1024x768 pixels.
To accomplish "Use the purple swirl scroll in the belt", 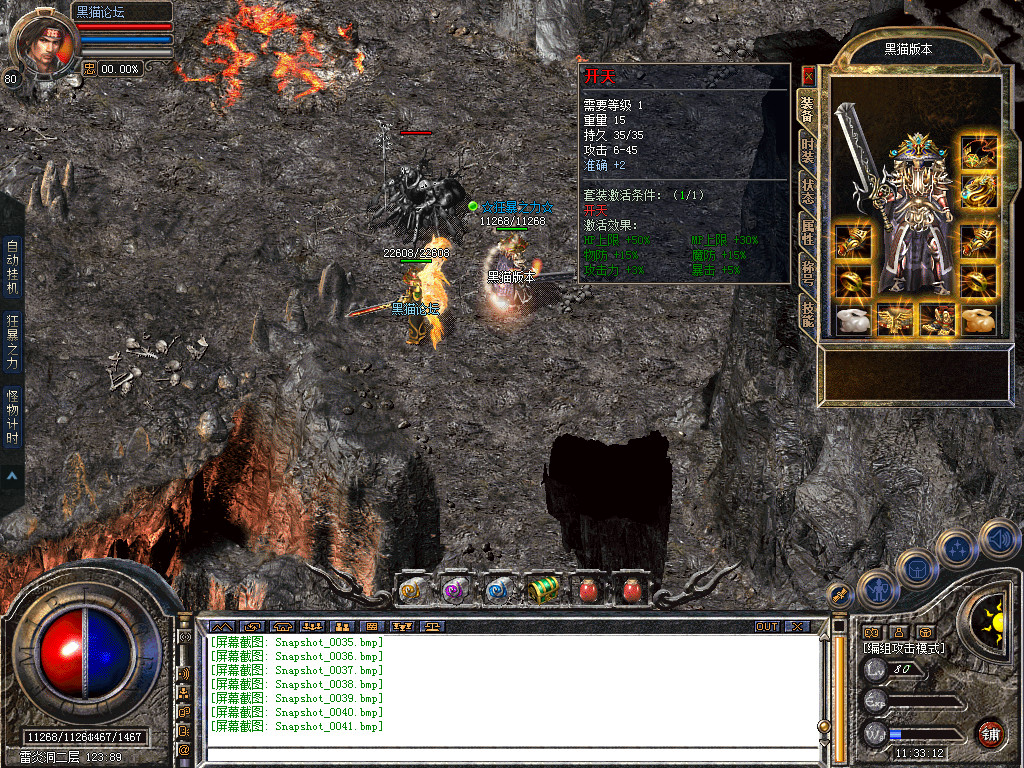I will (455, 590).
